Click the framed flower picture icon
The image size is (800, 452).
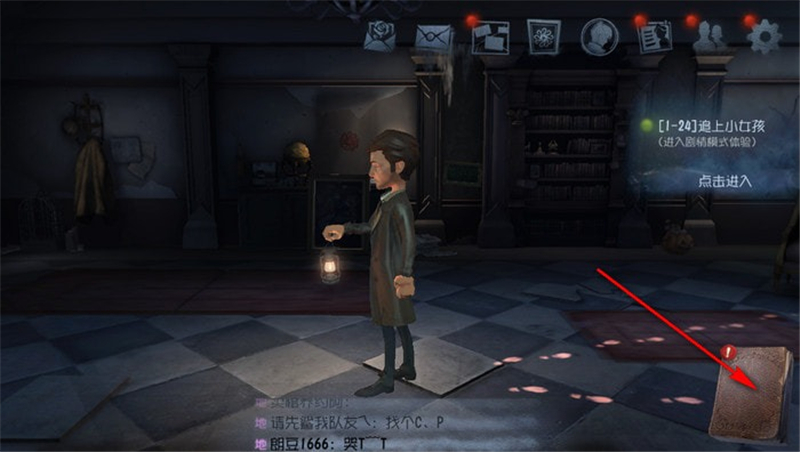tap(545, 37)
